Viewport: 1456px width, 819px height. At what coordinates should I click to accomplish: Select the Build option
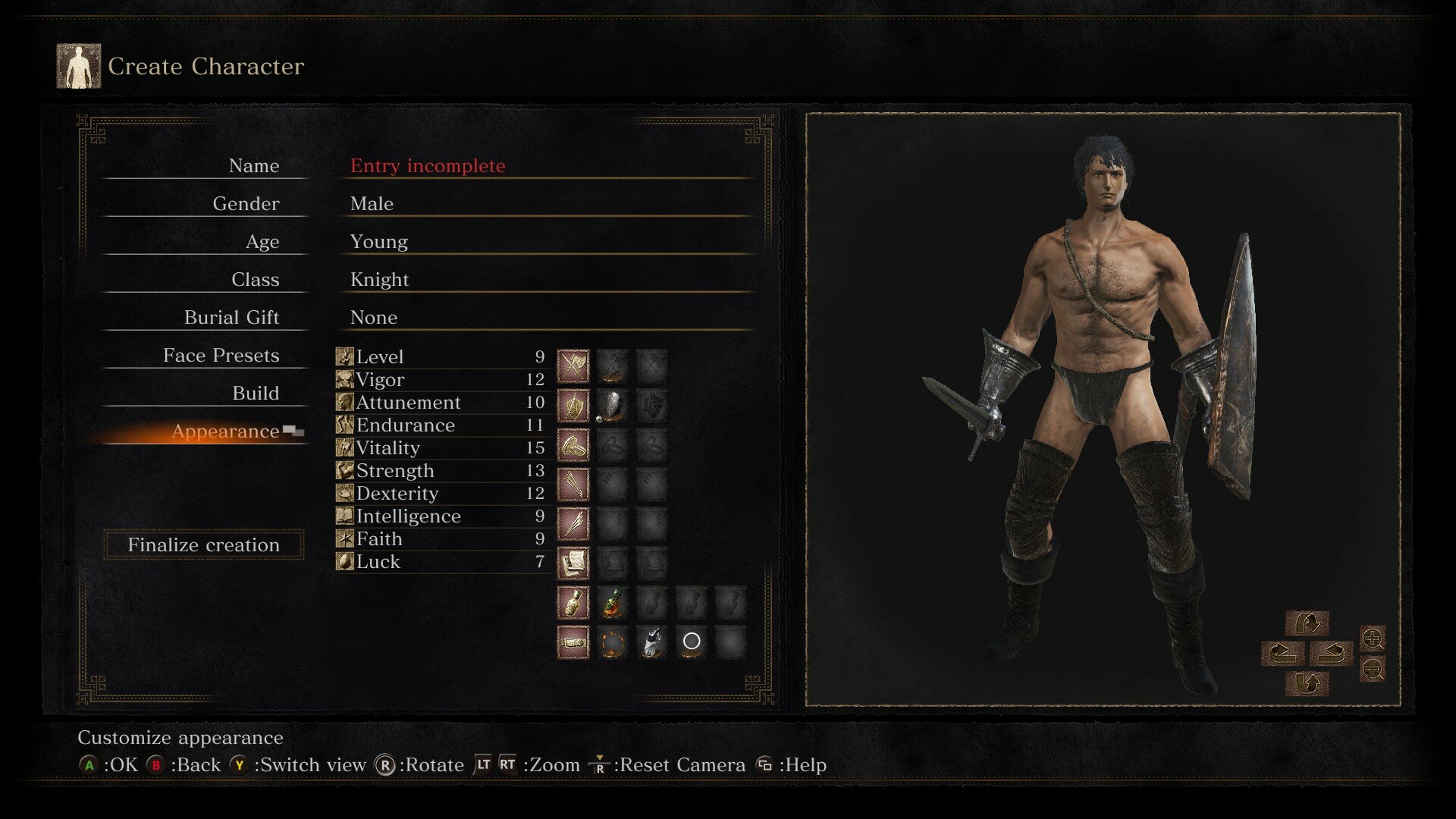click(256, 394)
